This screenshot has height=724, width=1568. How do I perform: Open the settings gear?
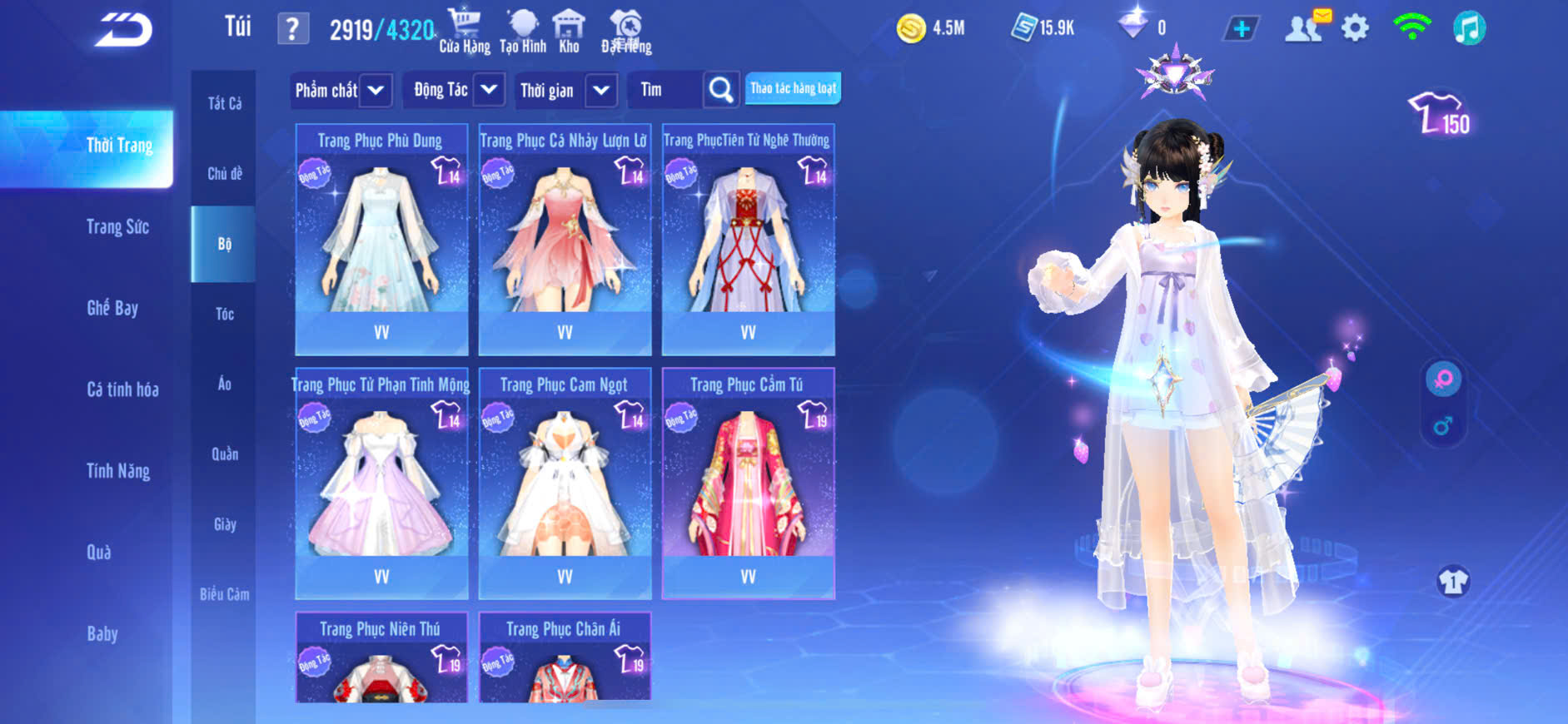tap(1355, 28)
